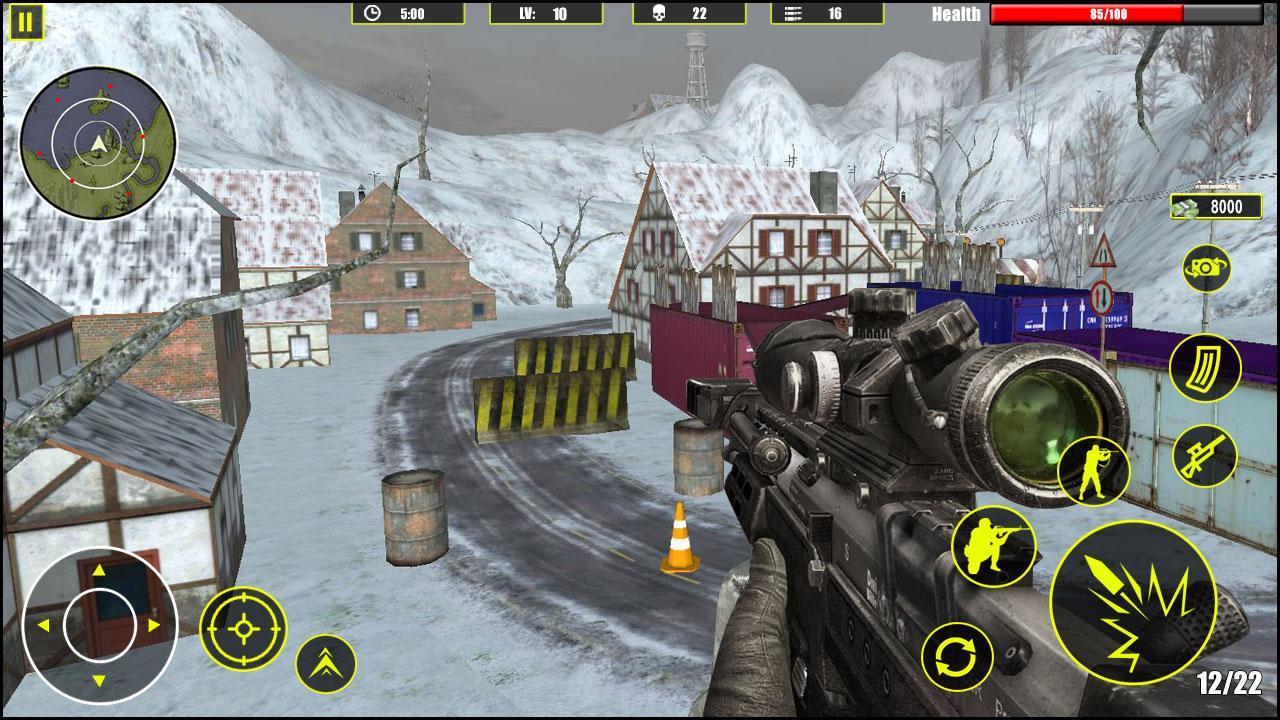Fire the weapon with the bullet button
Viewport: 1280px width, 720px height.
pyautogui.click(x=1133, y=603)
